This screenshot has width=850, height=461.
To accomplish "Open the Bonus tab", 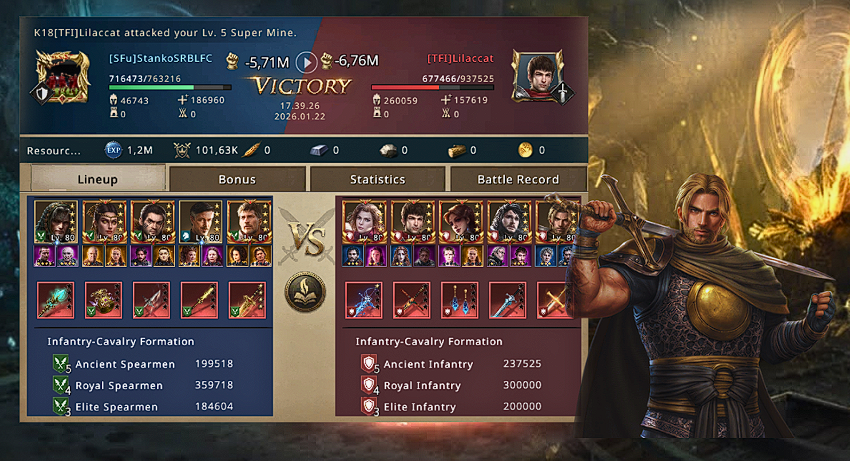I will click(237, 179).
